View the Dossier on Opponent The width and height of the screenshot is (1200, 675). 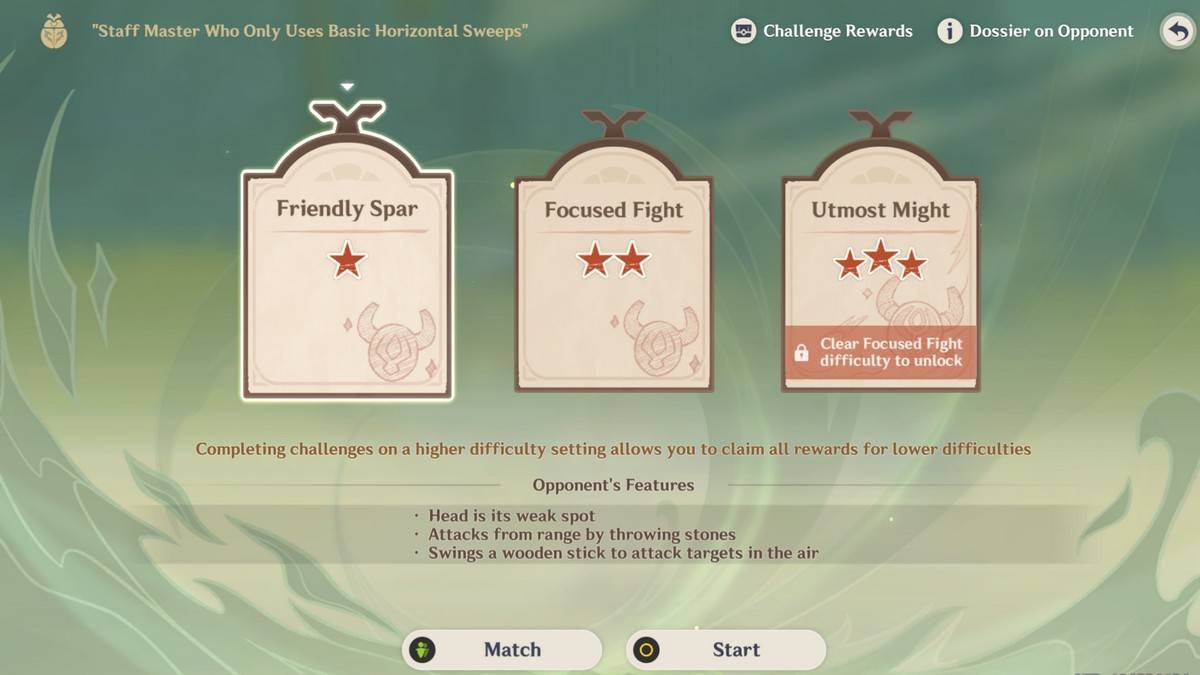click(x=1036, y=31)
